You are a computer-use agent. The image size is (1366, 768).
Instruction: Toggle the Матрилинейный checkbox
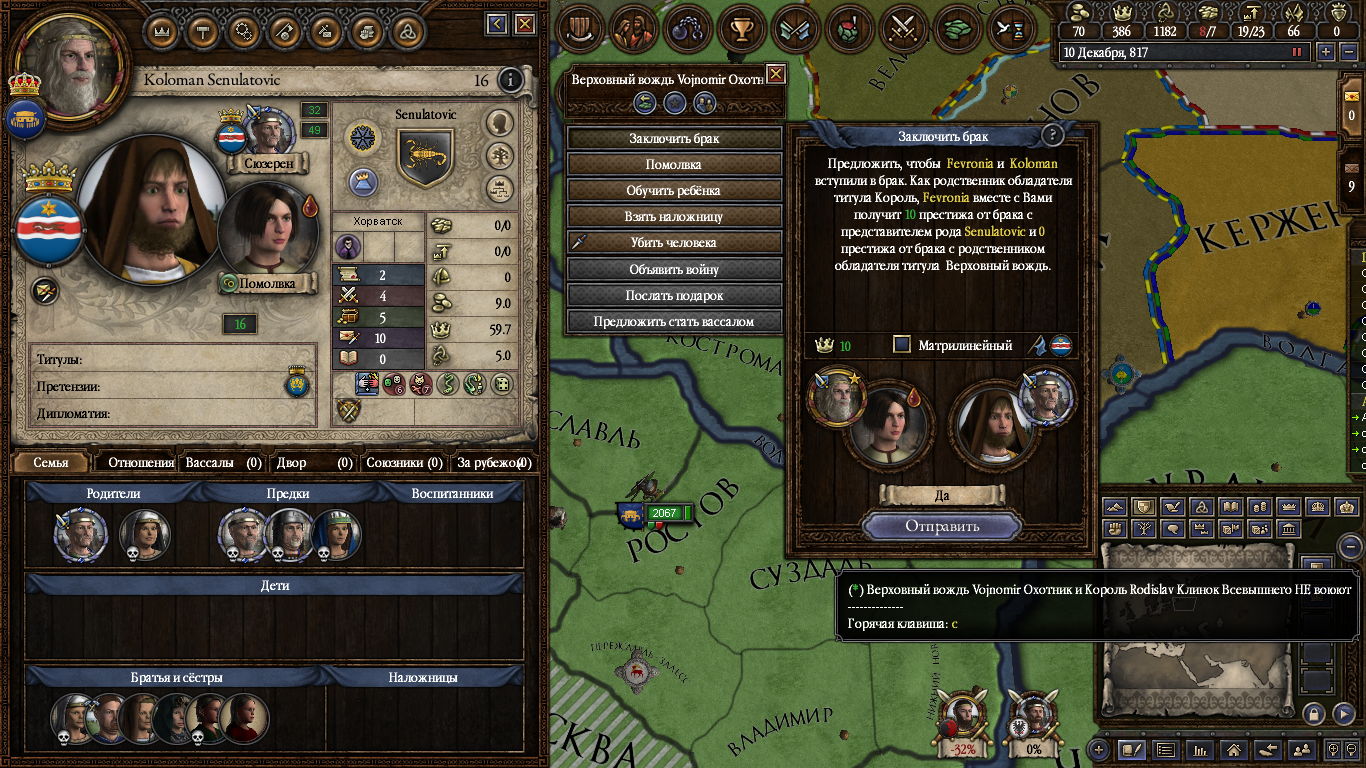pos(902,345)
